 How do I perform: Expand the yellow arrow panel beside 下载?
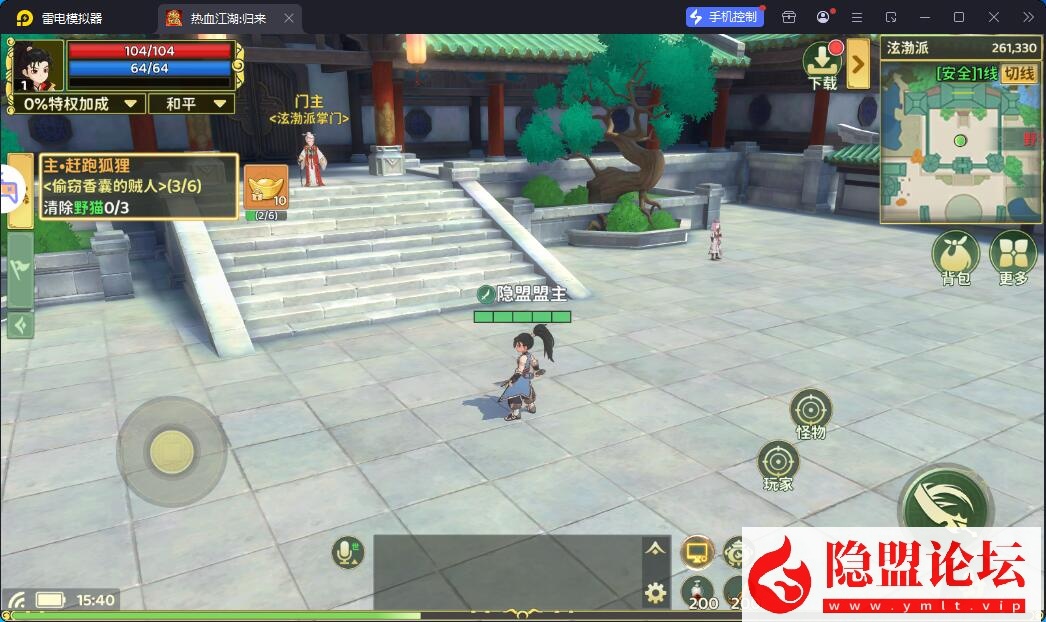[x=858, y=66]
